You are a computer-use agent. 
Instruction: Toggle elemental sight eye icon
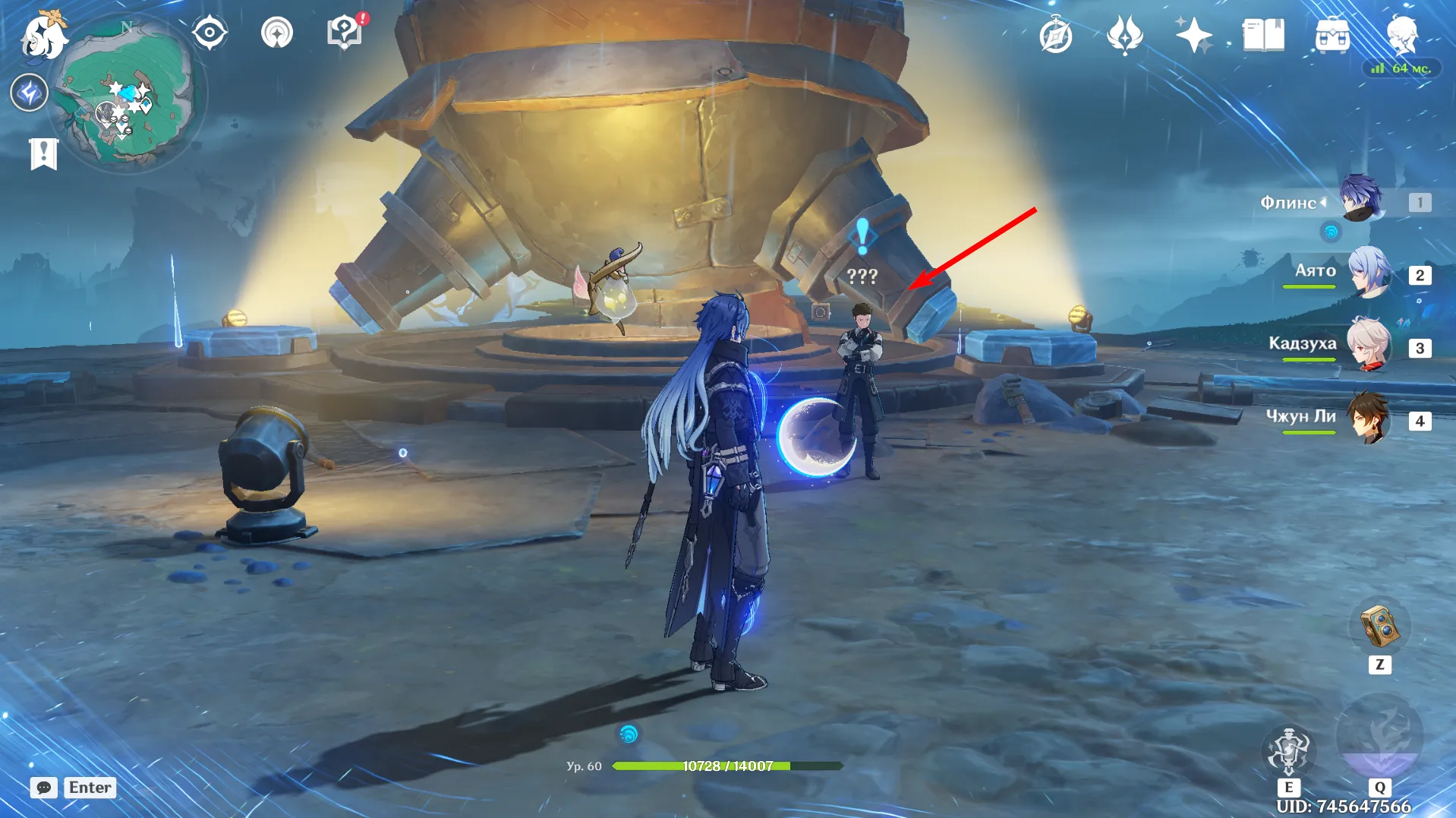tap(210, 33)
